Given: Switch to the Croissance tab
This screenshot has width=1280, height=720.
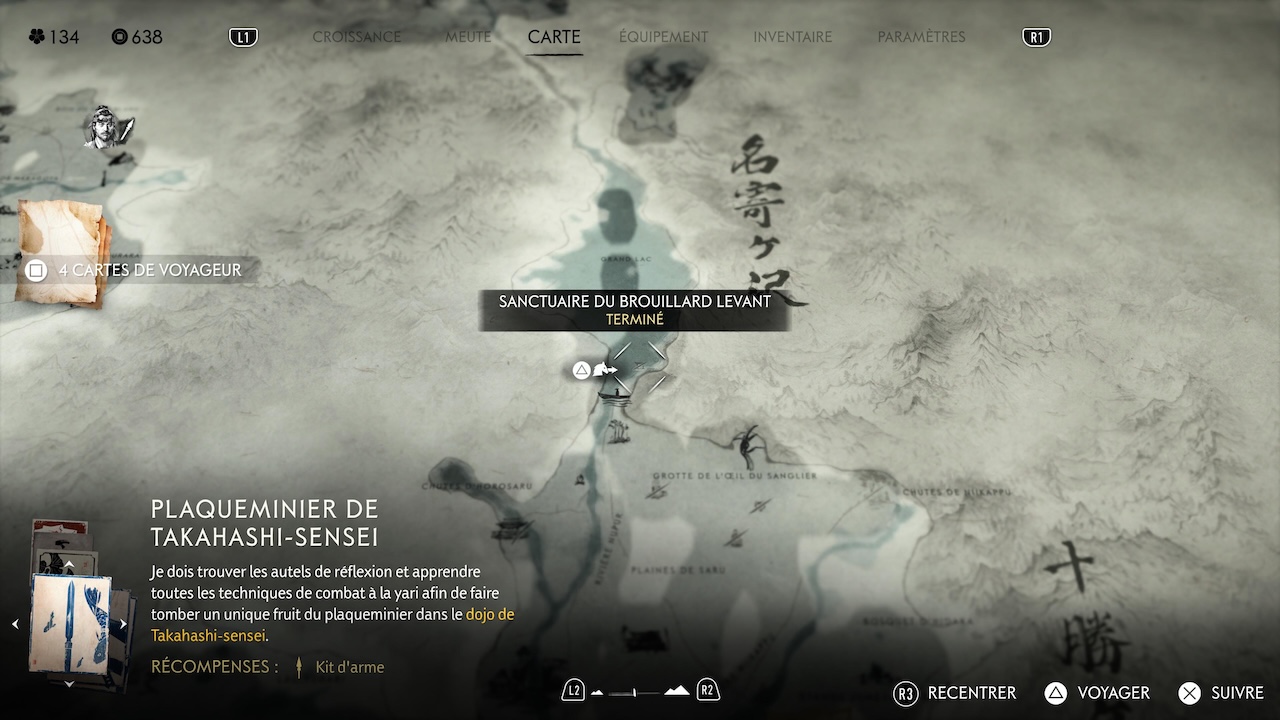Looking at the screenshot, I should point(356,37).
